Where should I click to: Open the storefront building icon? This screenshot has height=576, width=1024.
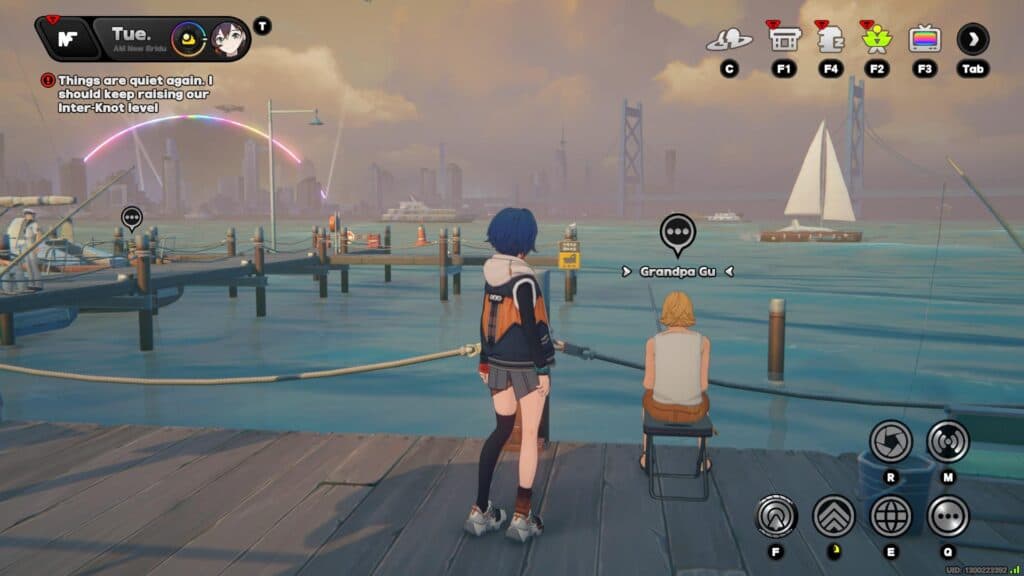click(783, 40)
